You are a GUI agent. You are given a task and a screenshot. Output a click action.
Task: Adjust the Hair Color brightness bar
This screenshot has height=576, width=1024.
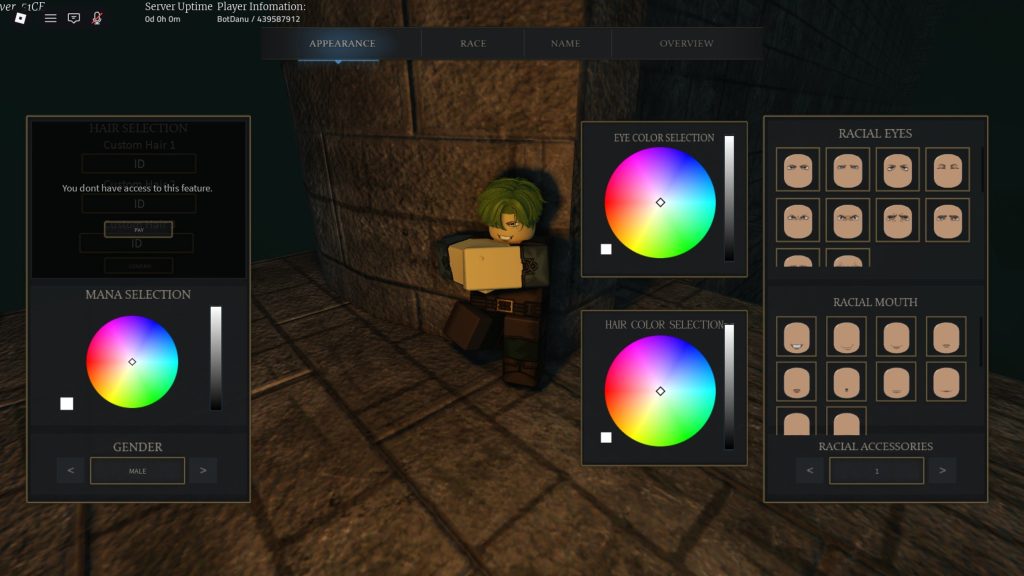point(729,386)
